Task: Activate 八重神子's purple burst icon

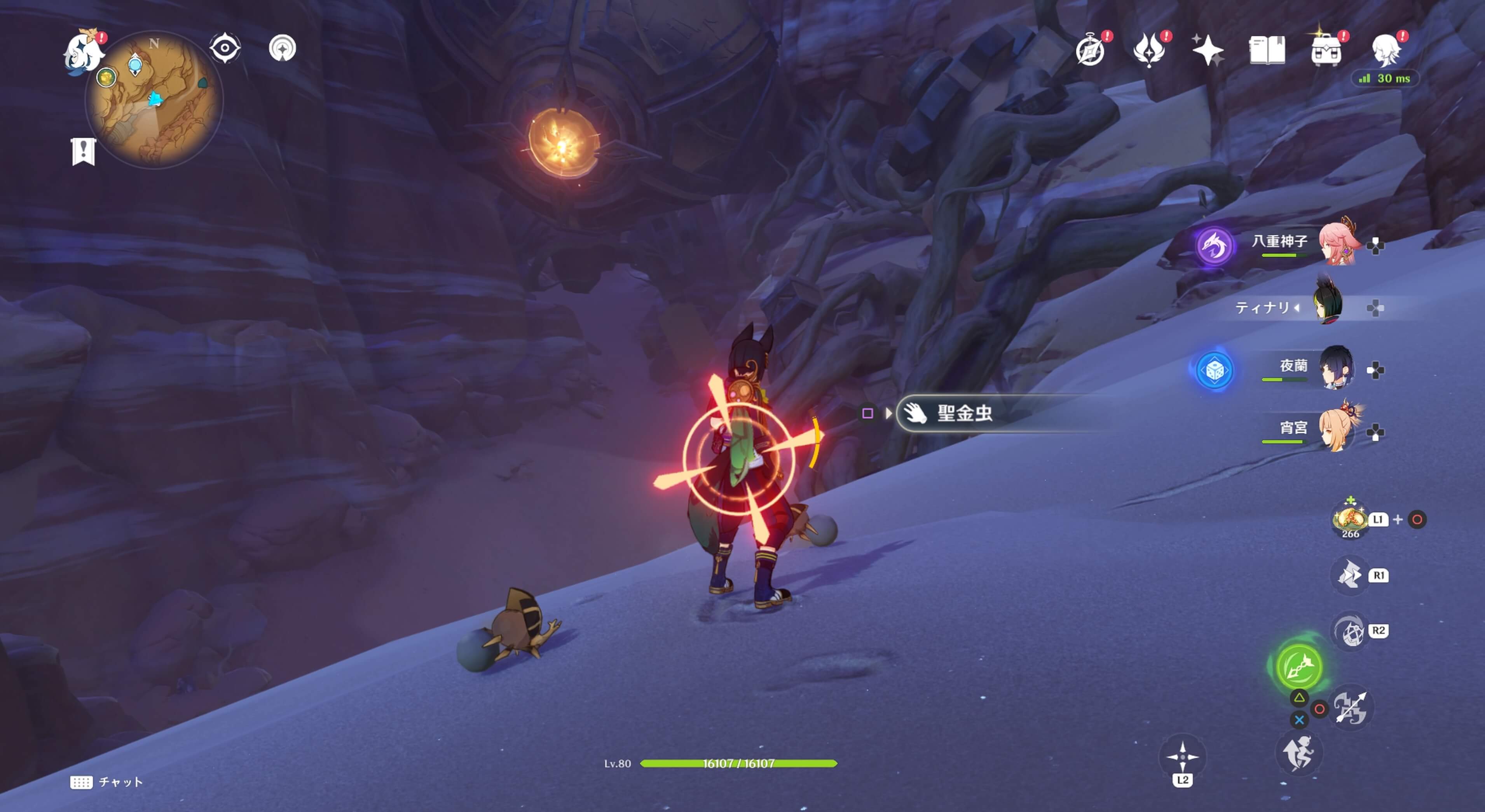Action: (x=1214, y=246)
